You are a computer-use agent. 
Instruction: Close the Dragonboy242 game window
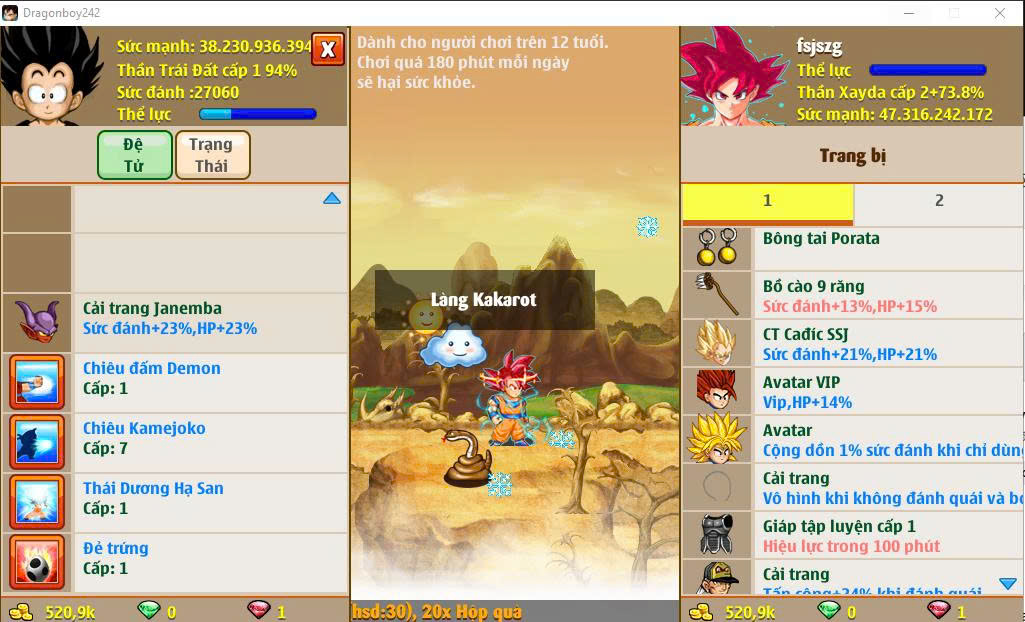click(x=1000, y=13)
